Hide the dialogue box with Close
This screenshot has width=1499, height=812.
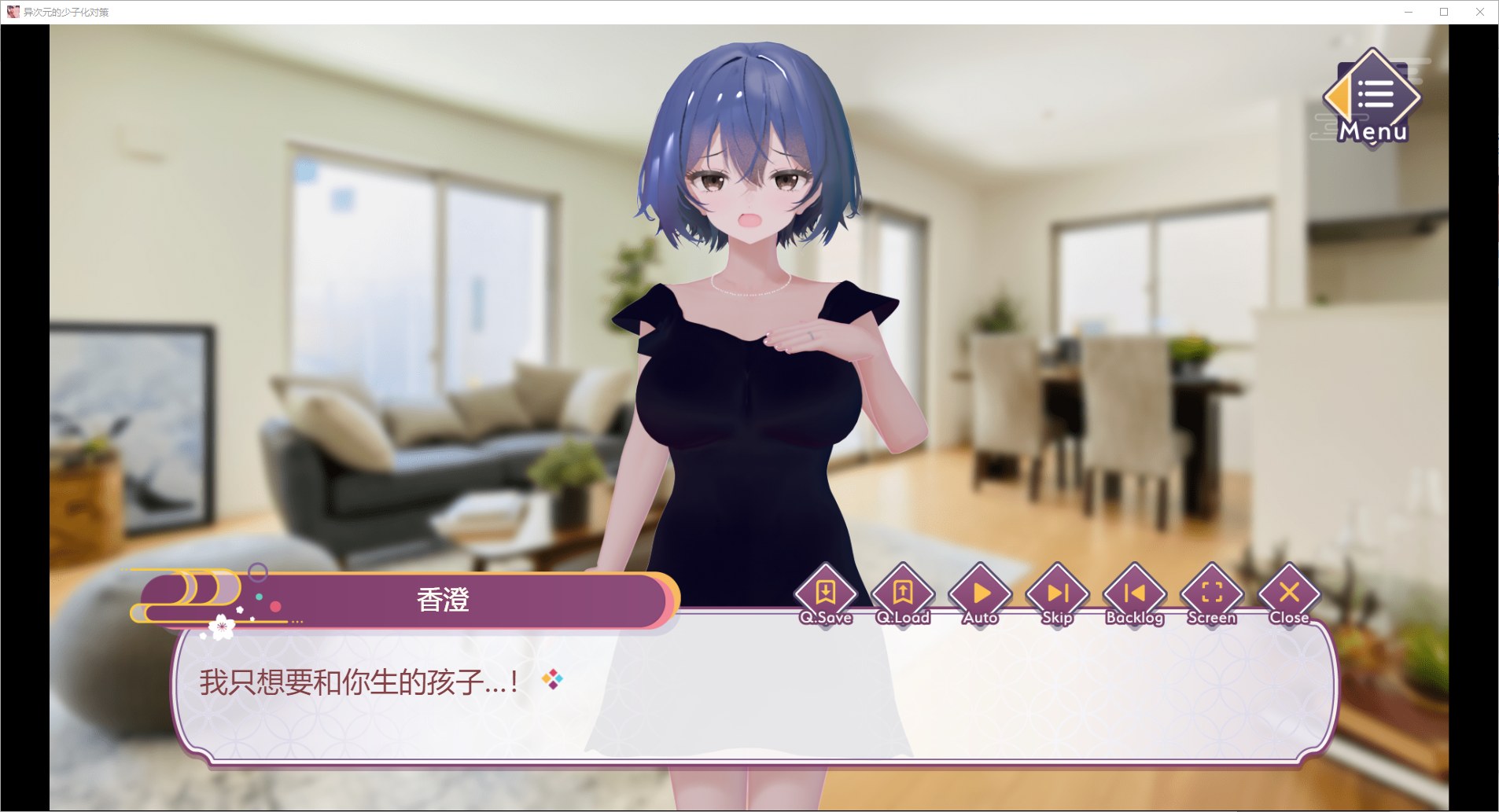(x=1289, y=596)
